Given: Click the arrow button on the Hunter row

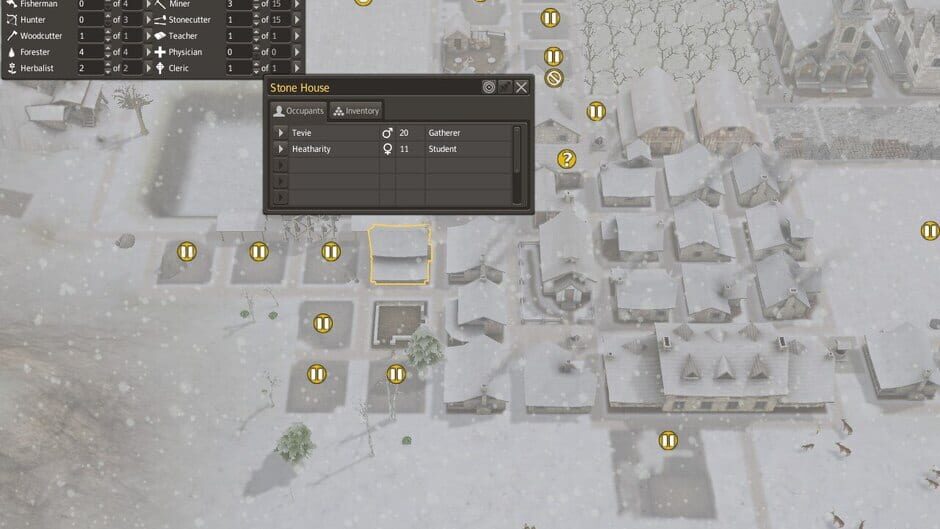Looking at the screenshot, I should (x=150, y=20).
